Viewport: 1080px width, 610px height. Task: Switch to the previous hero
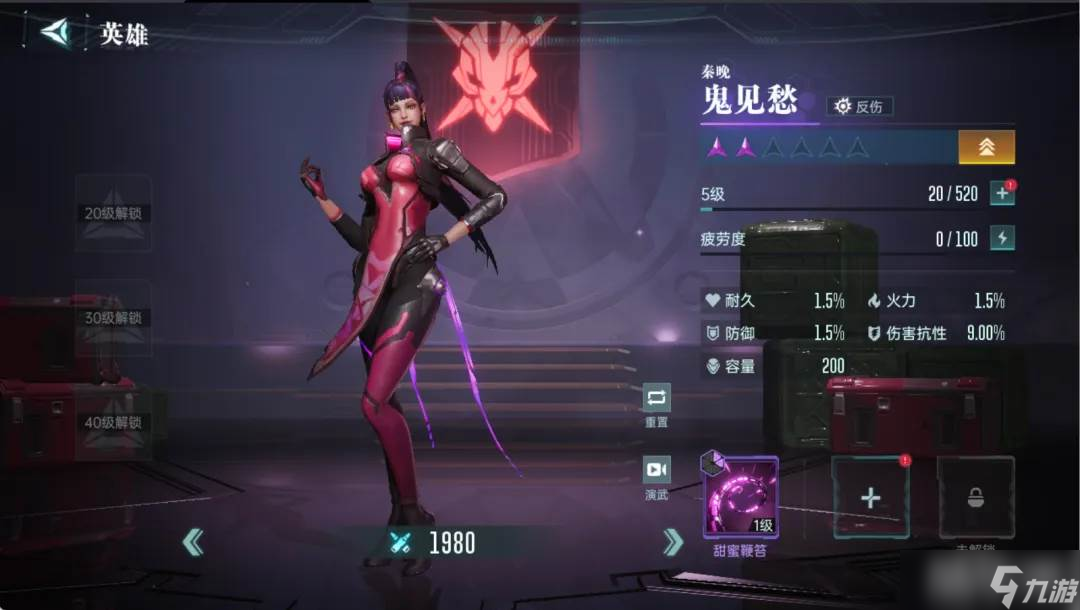tap(193, 542)
